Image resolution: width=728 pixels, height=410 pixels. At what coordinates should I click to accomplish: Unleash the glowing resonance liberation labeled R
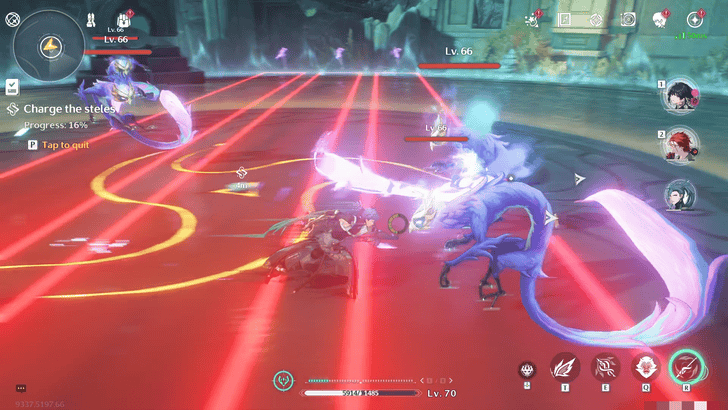pyautogui.click(x=687, y=366)
